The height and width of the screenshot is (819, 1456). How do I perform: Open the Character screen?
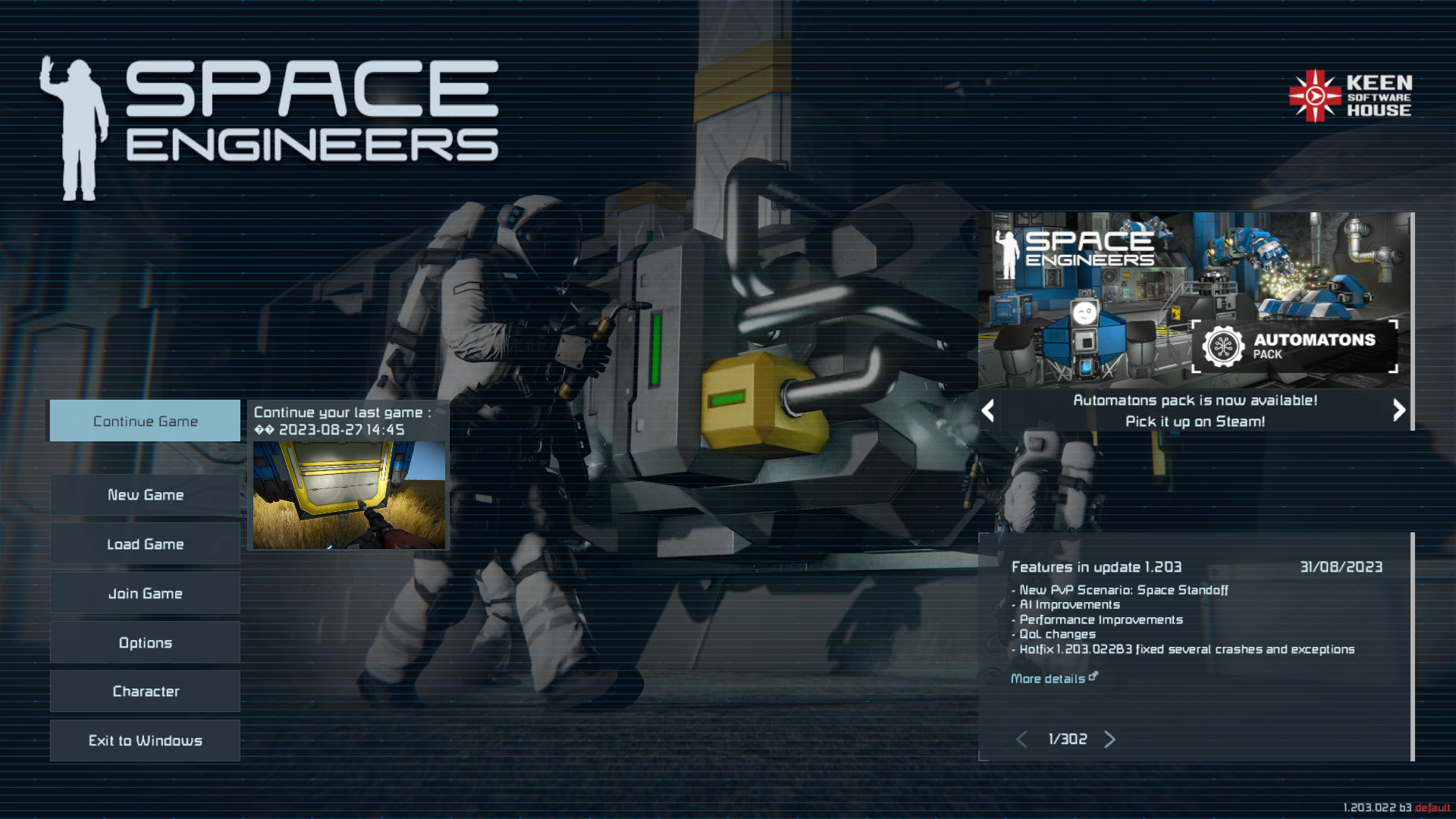tap(145, 692)
